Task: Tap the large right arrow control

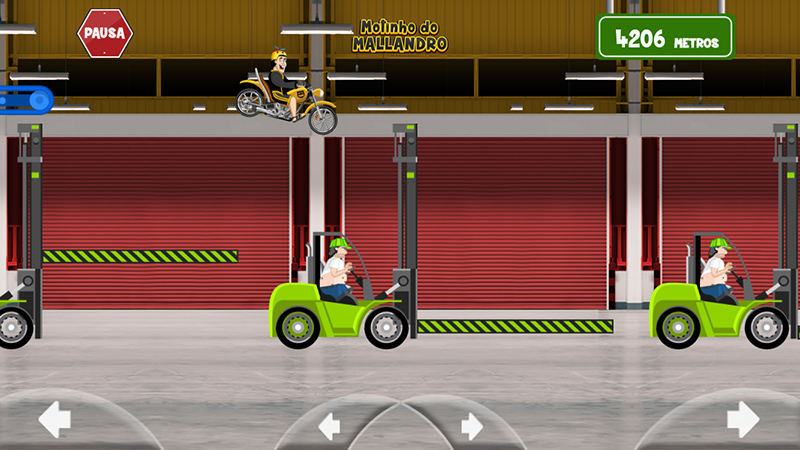Action: click(743, 419)
